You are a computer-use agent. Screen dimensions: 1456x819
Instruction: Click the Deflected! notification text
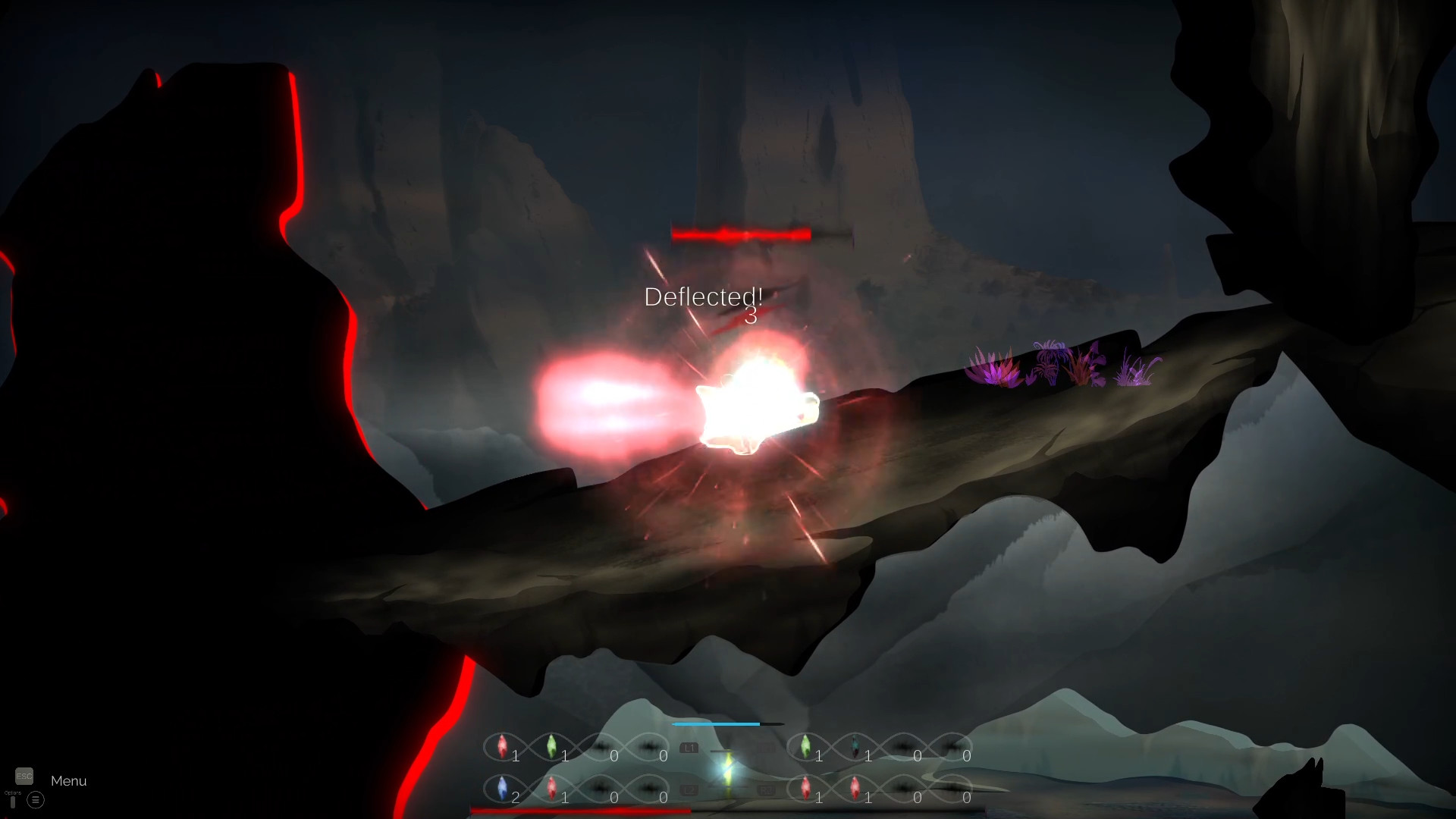point(704,297)
